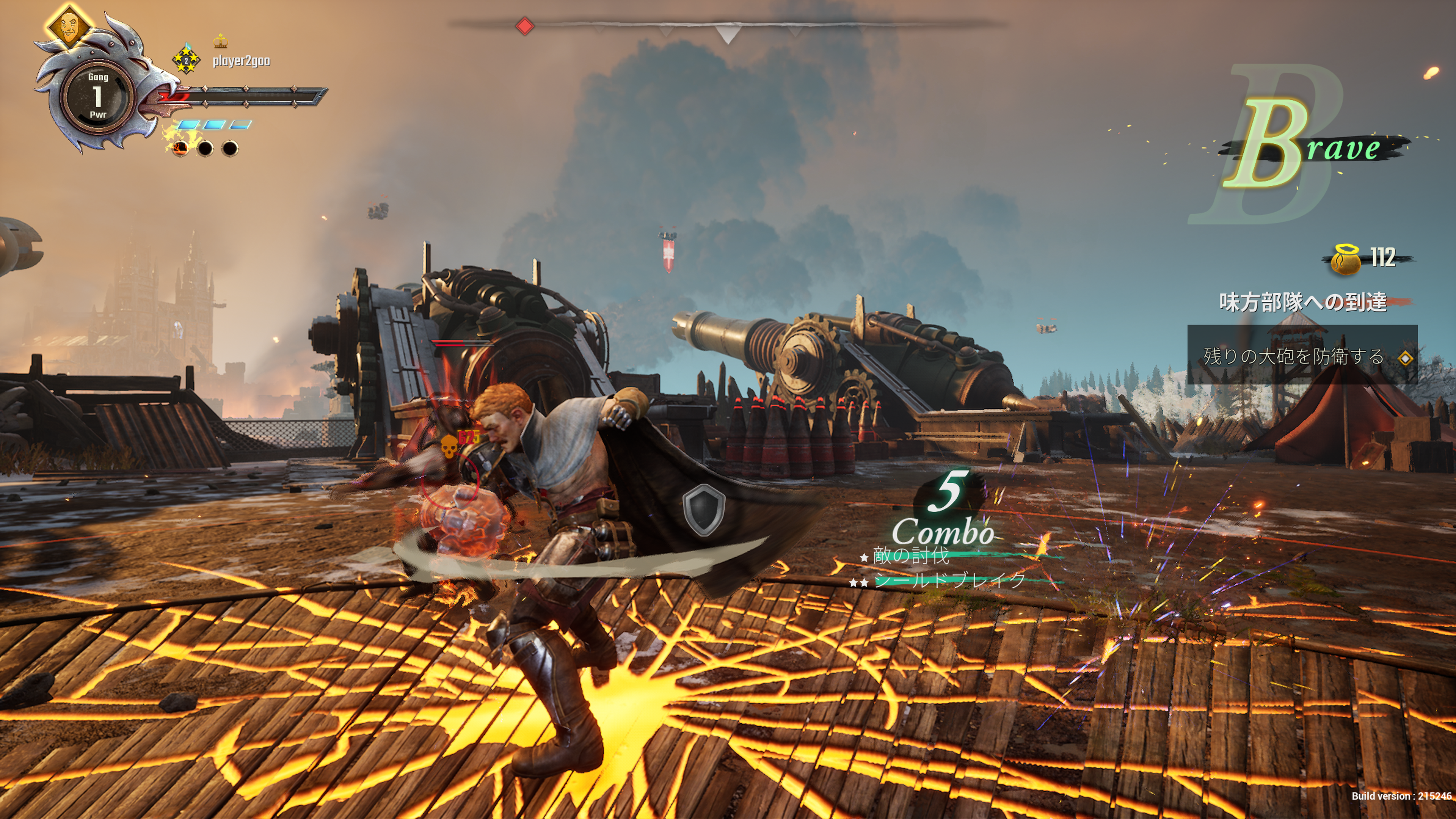Click the gold coin pouch icon
This screenshot has height=819, width=1456.
coord(1346,259)
